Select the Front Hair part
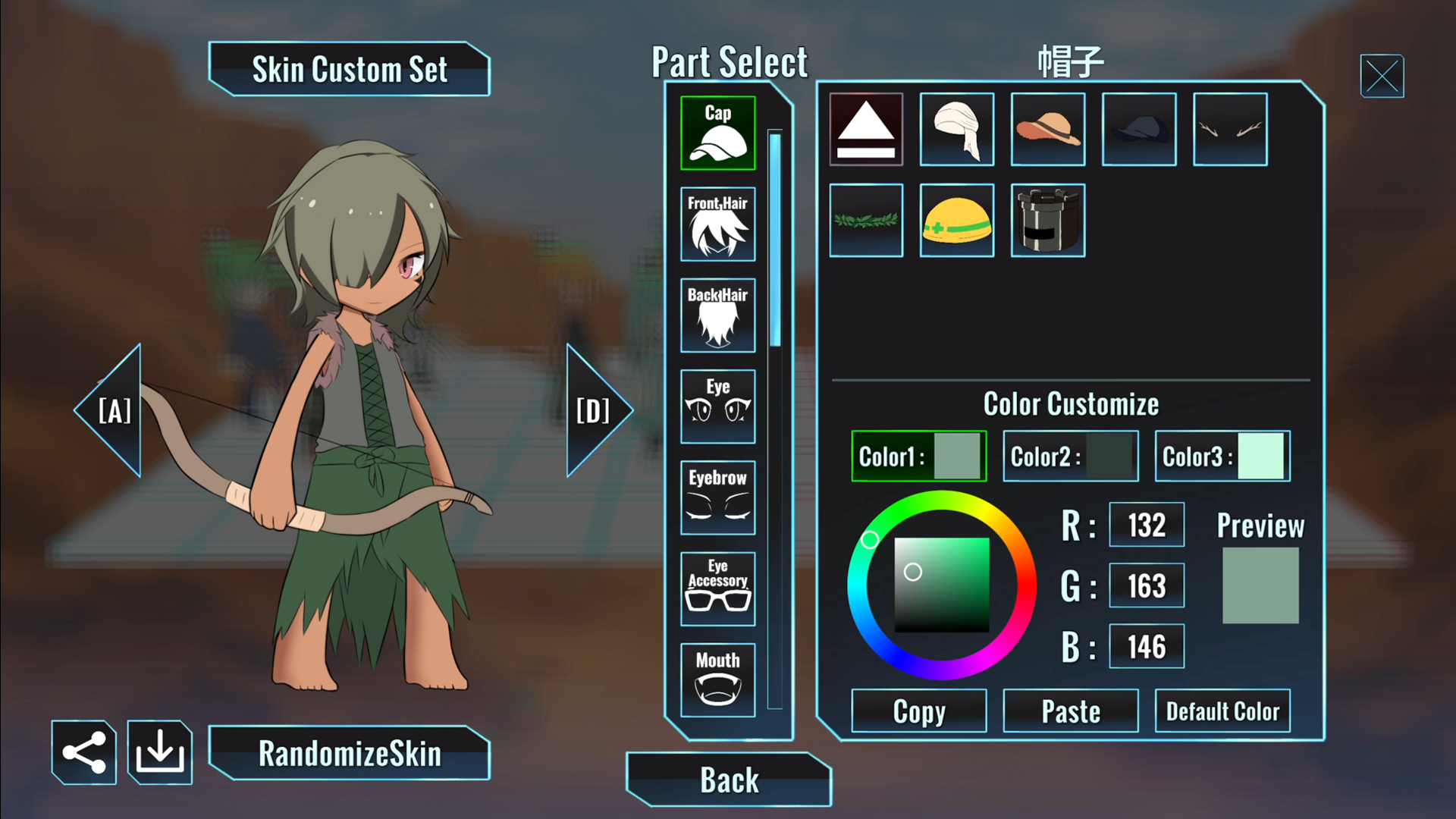Image resolution: width=1456 pixels, height=819 pixels. pos(717,224)
